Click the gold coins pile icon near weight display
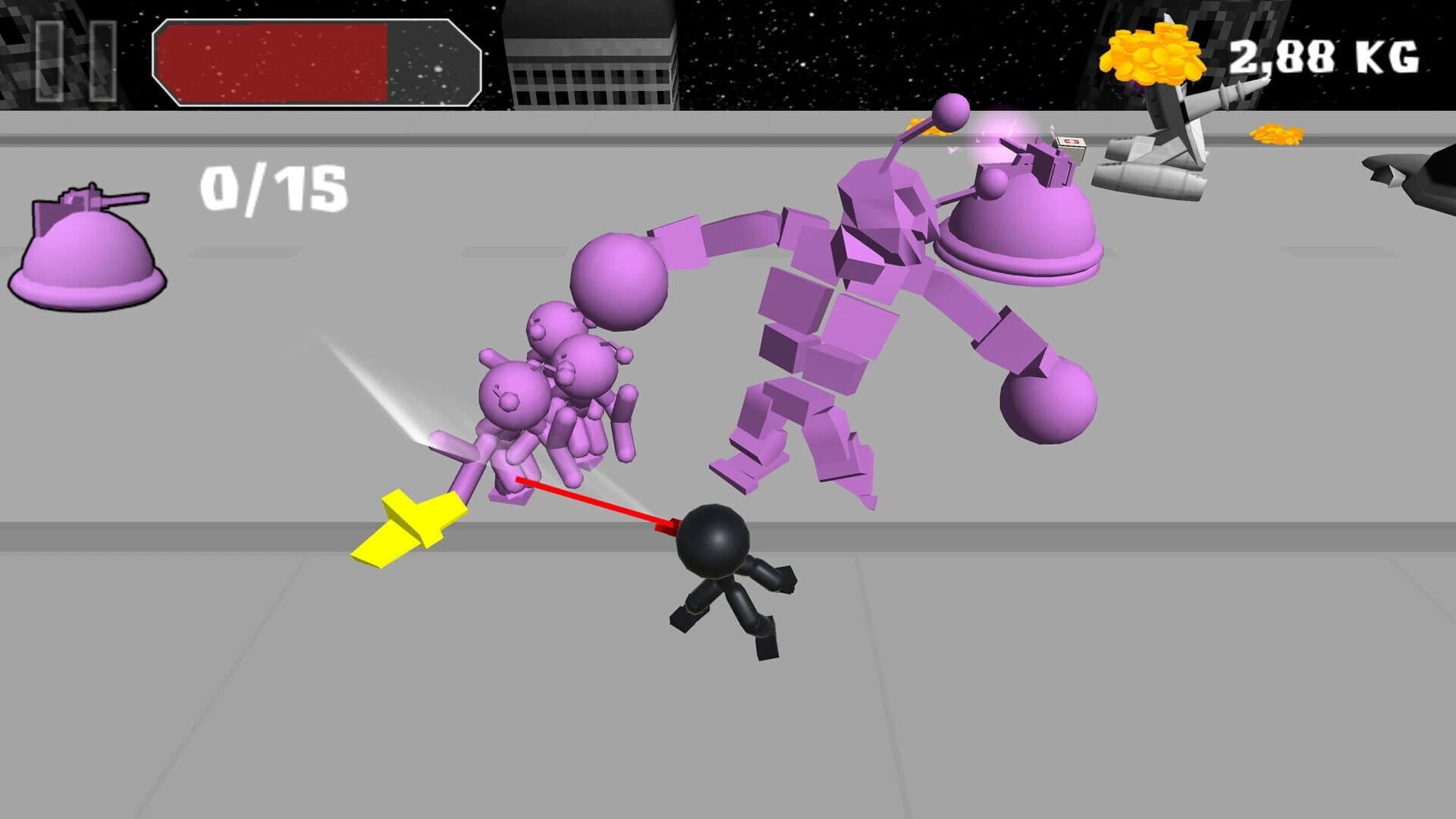This screenshot has height=819, width=1456. (1153, 53)
